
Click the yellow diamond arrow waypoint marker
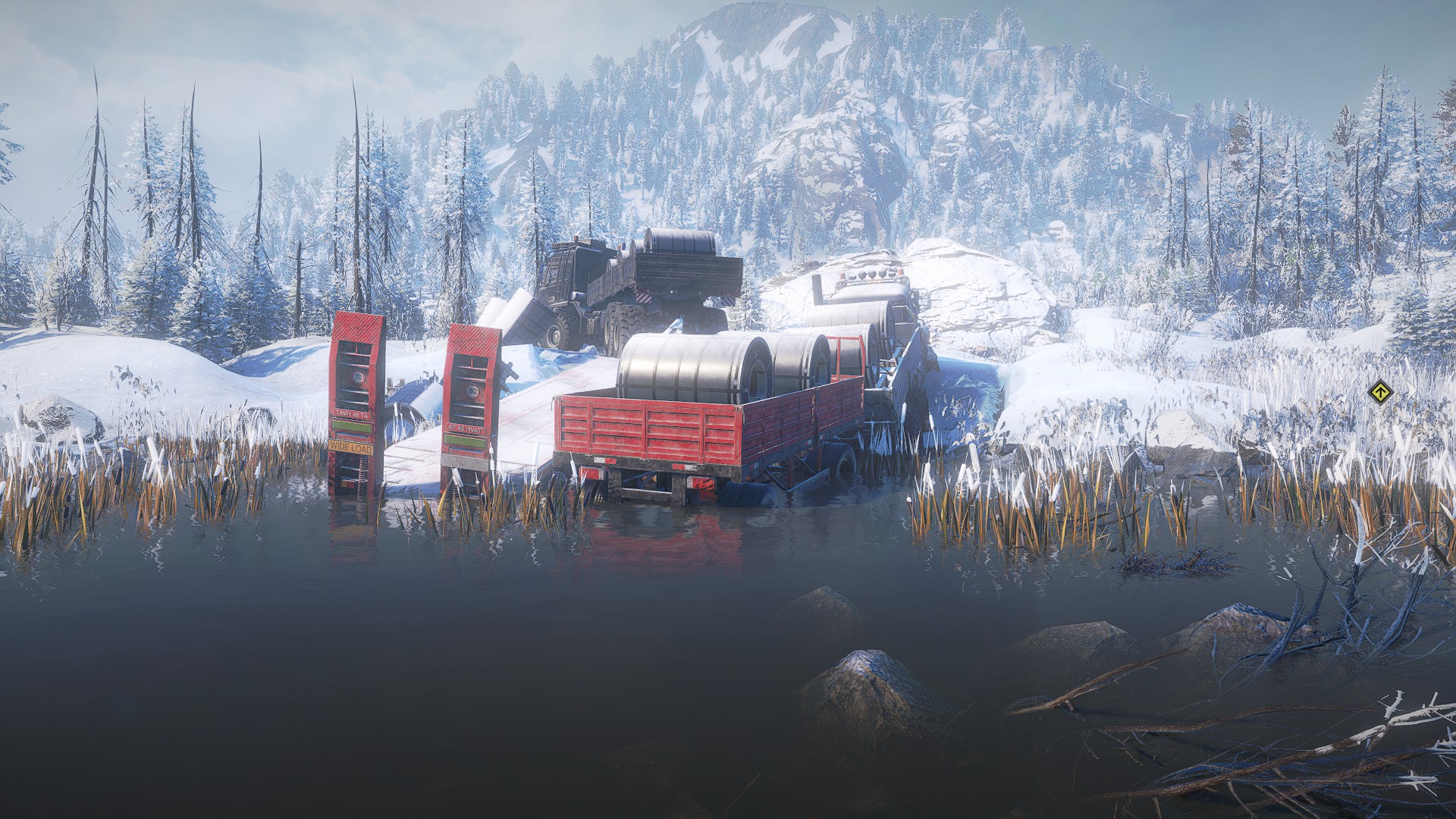coord(1380,393)
